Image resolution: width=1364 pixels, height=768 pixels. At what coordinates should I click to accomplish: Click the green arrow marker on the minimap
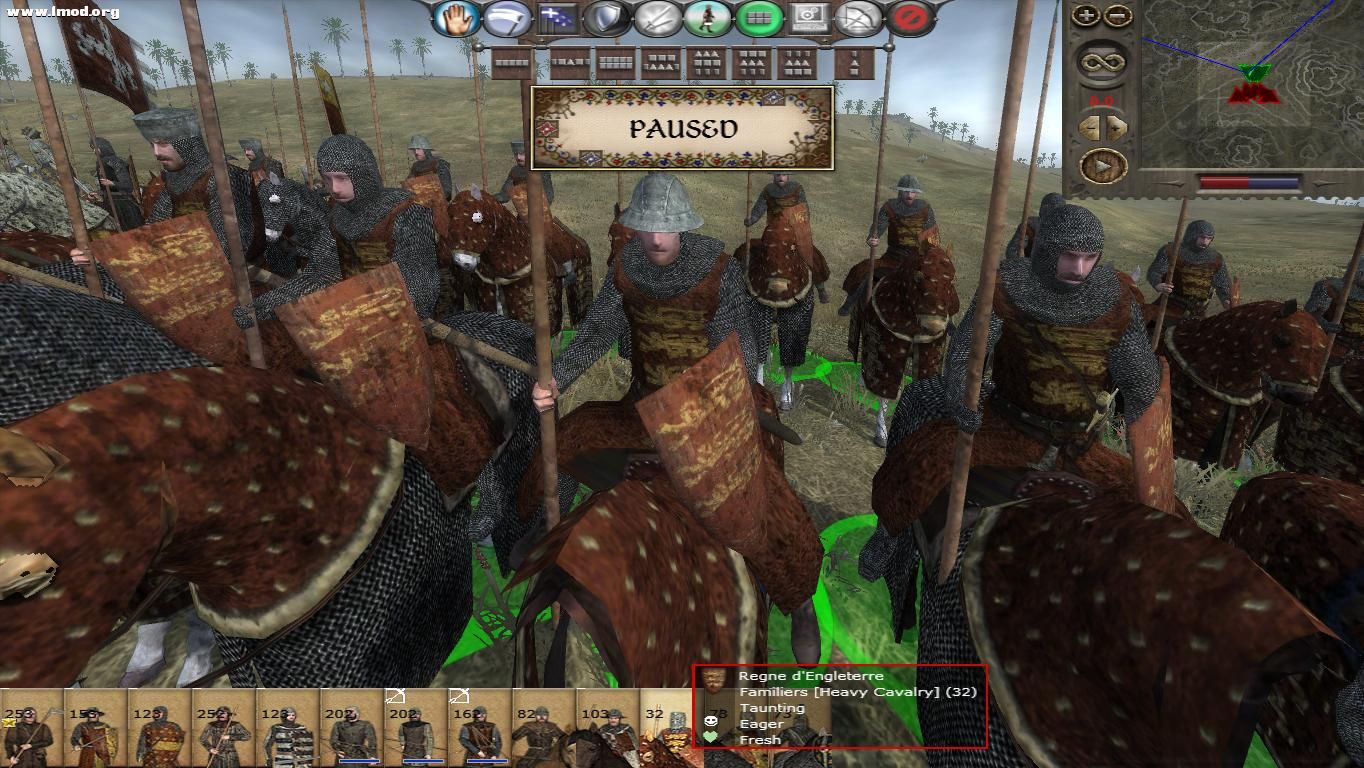(1253, 70)
